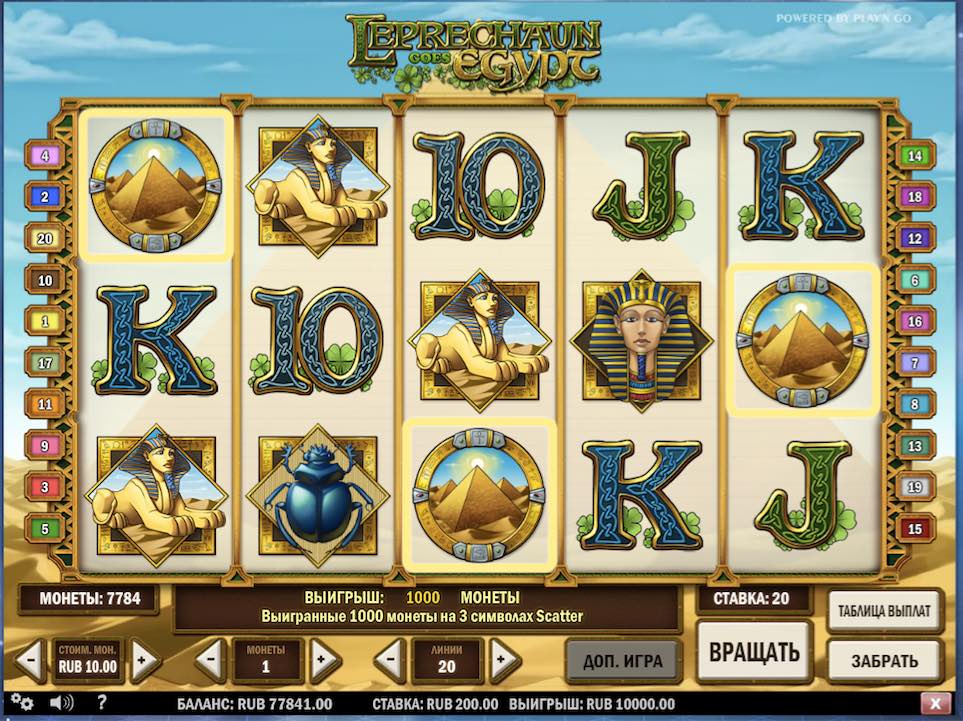Select payline marker 14
The width and height of the screenshot is (963, 721).
(914, 156)
